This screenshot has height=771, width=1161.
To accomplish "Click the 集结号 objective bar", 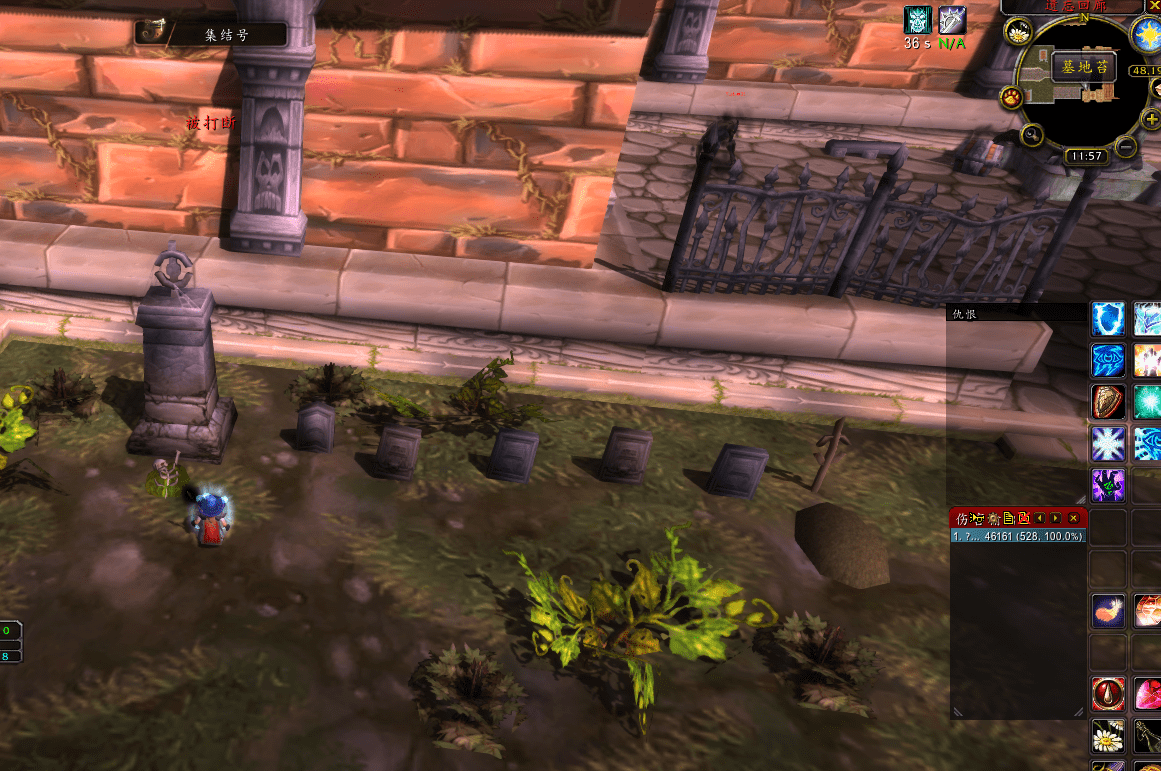I will (x=211, y=34).
